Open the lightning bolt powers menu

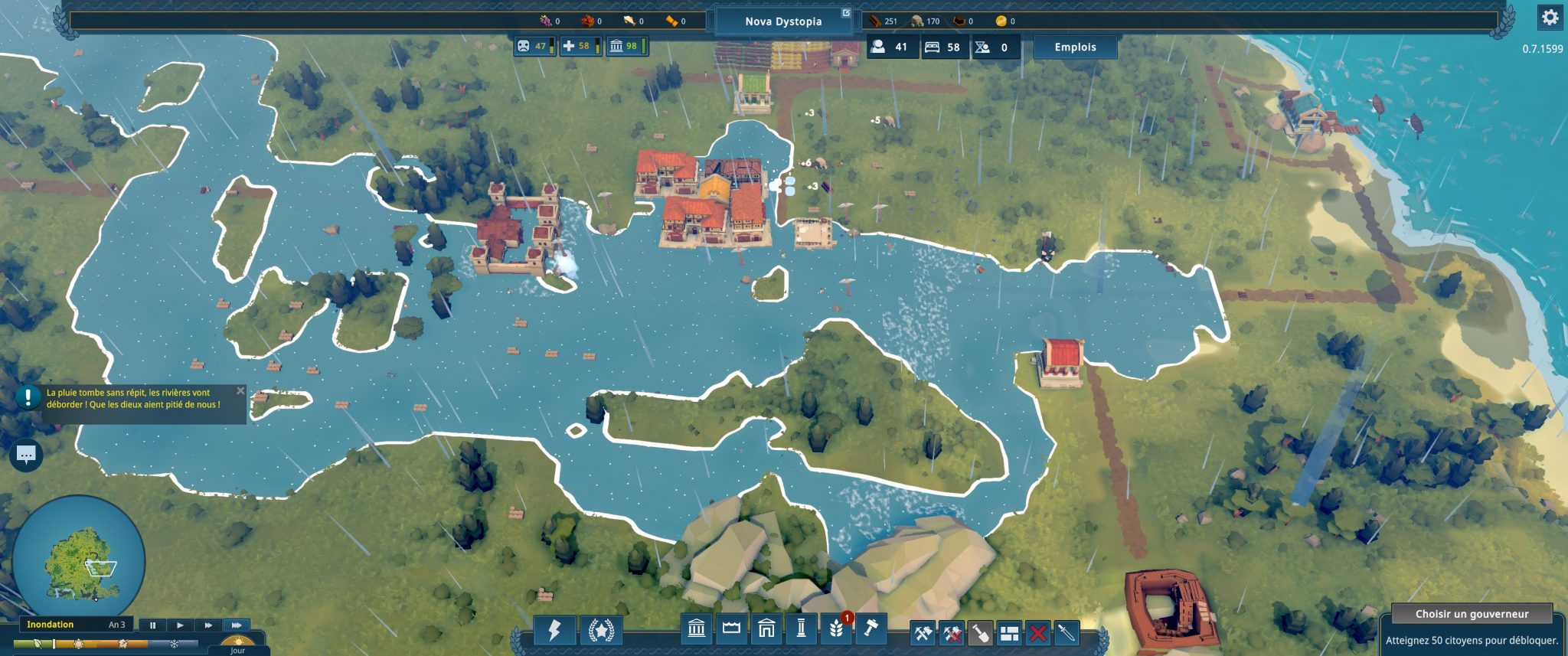point(554,630)
